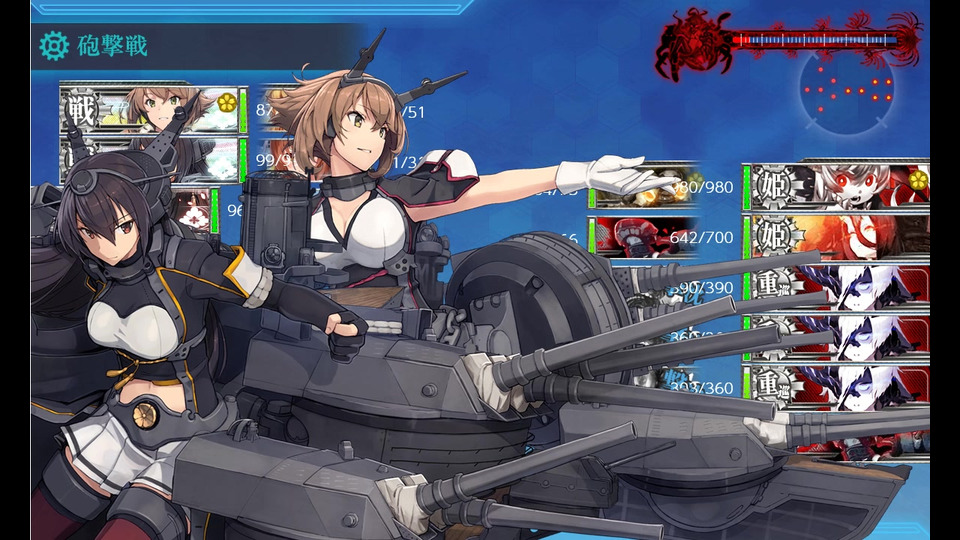Viewport: 960px width, 540px height.
Task: Choose the enemy 姫 banner with 642/700 HP
Action: 838,236
